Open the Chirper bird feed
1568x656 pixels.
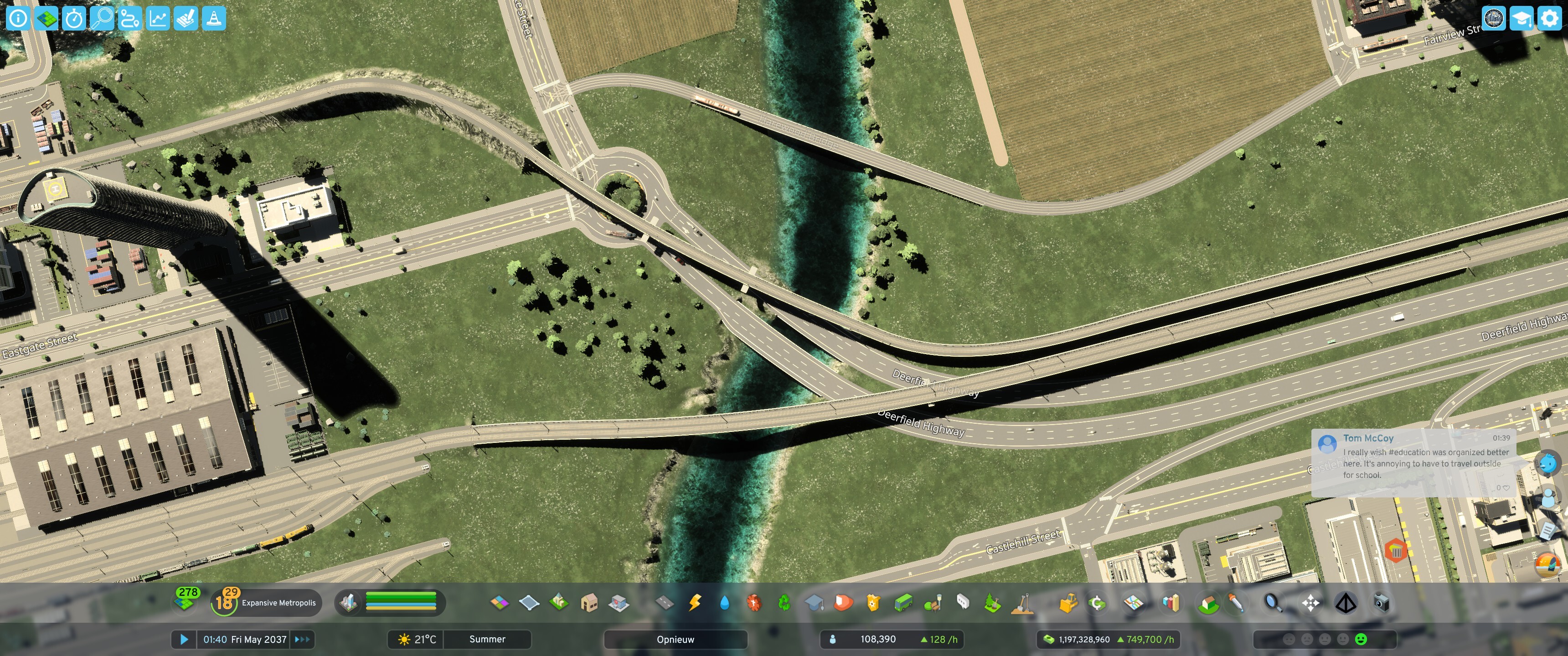point(1547,464)
